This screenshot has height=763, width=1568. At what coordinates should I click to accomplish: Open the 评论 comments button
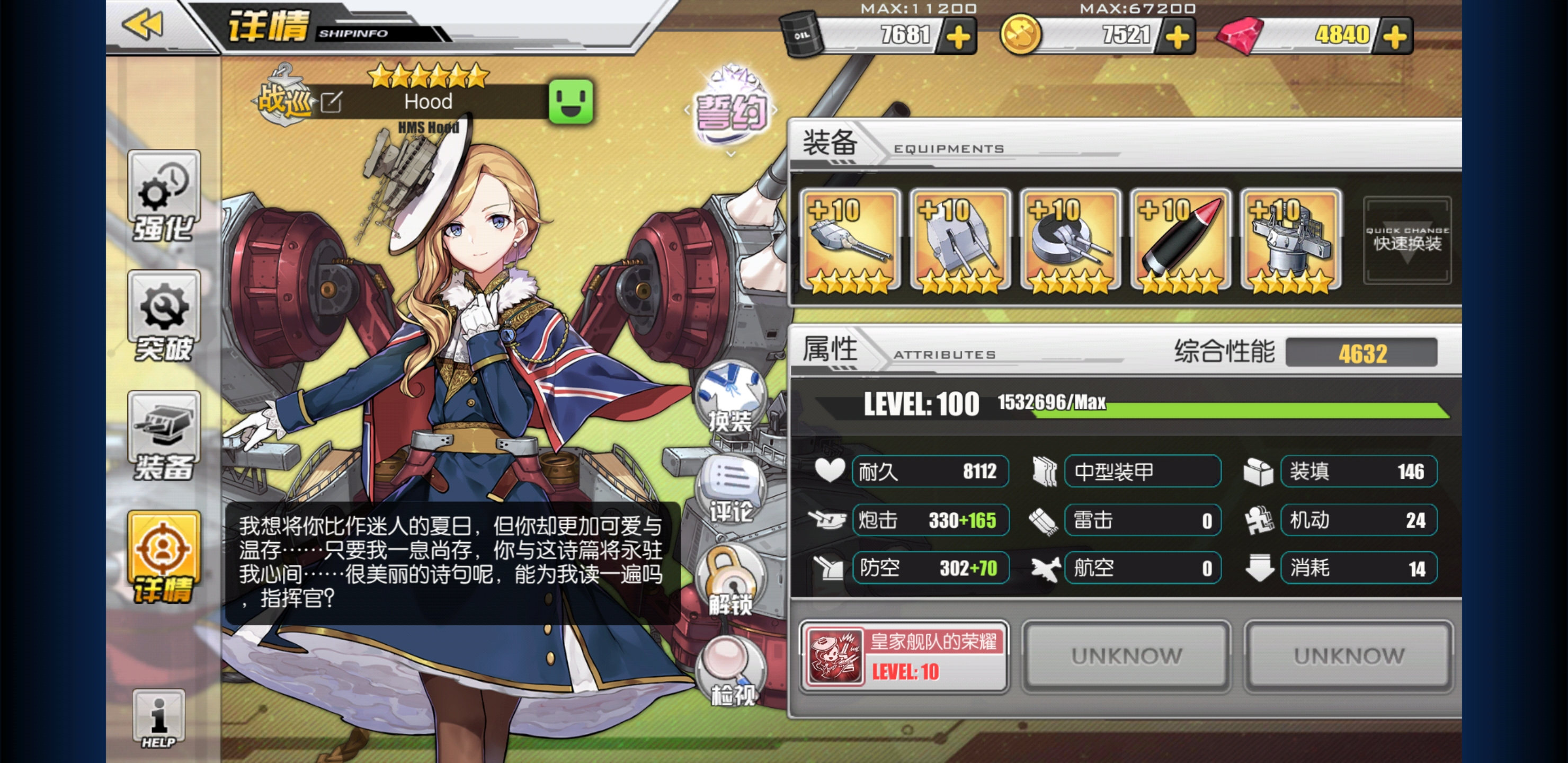(x=730, y=490)
